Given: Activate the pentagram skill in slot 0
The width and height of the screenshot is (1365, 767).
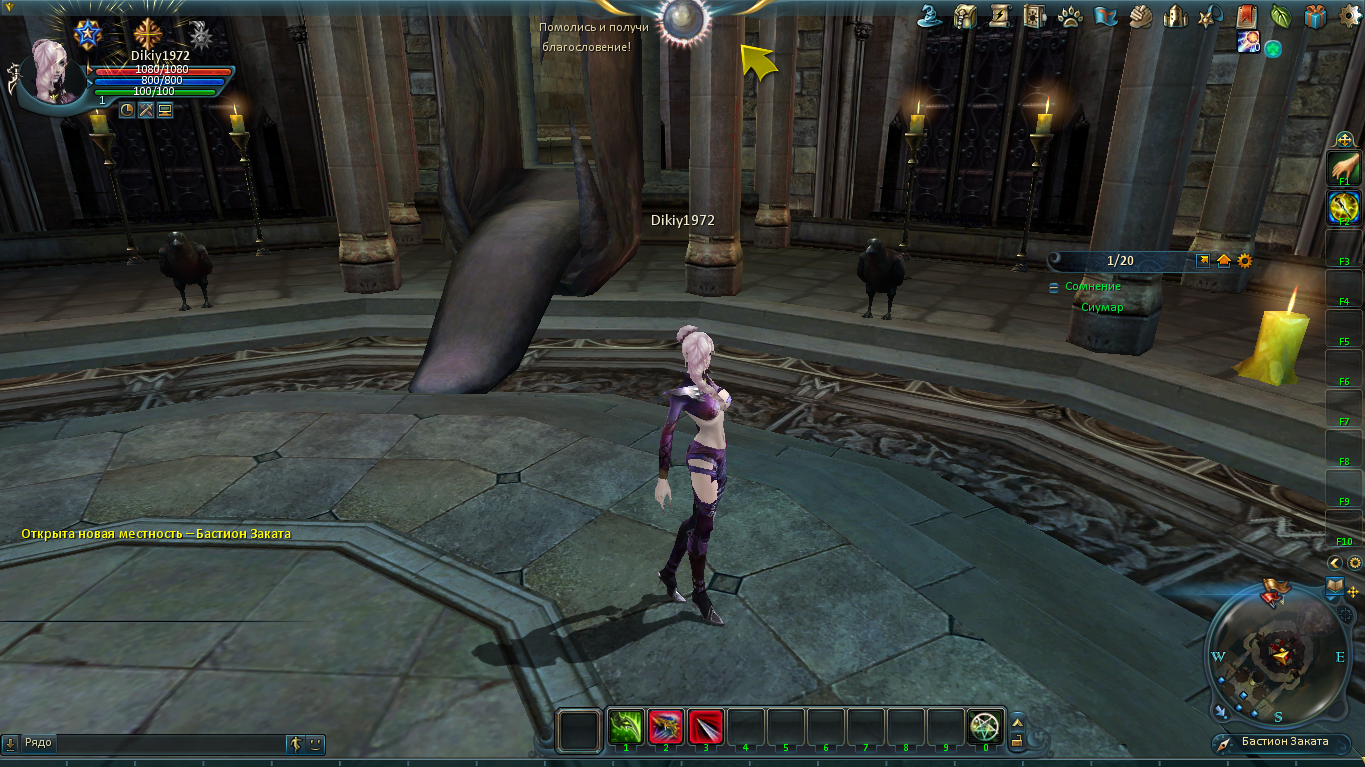Looking at the screenshot, I should tap(986, 727).
